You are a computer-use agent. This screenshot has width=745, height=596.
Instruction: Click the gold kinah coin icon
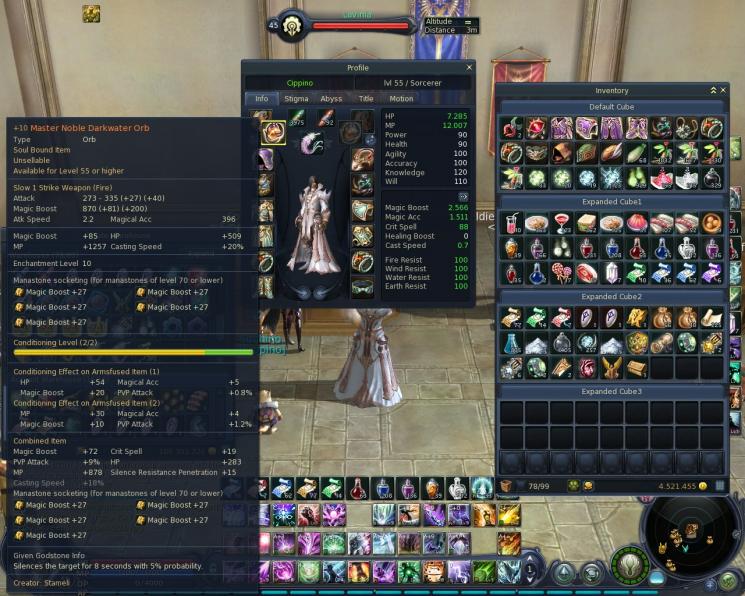[703, 486]
